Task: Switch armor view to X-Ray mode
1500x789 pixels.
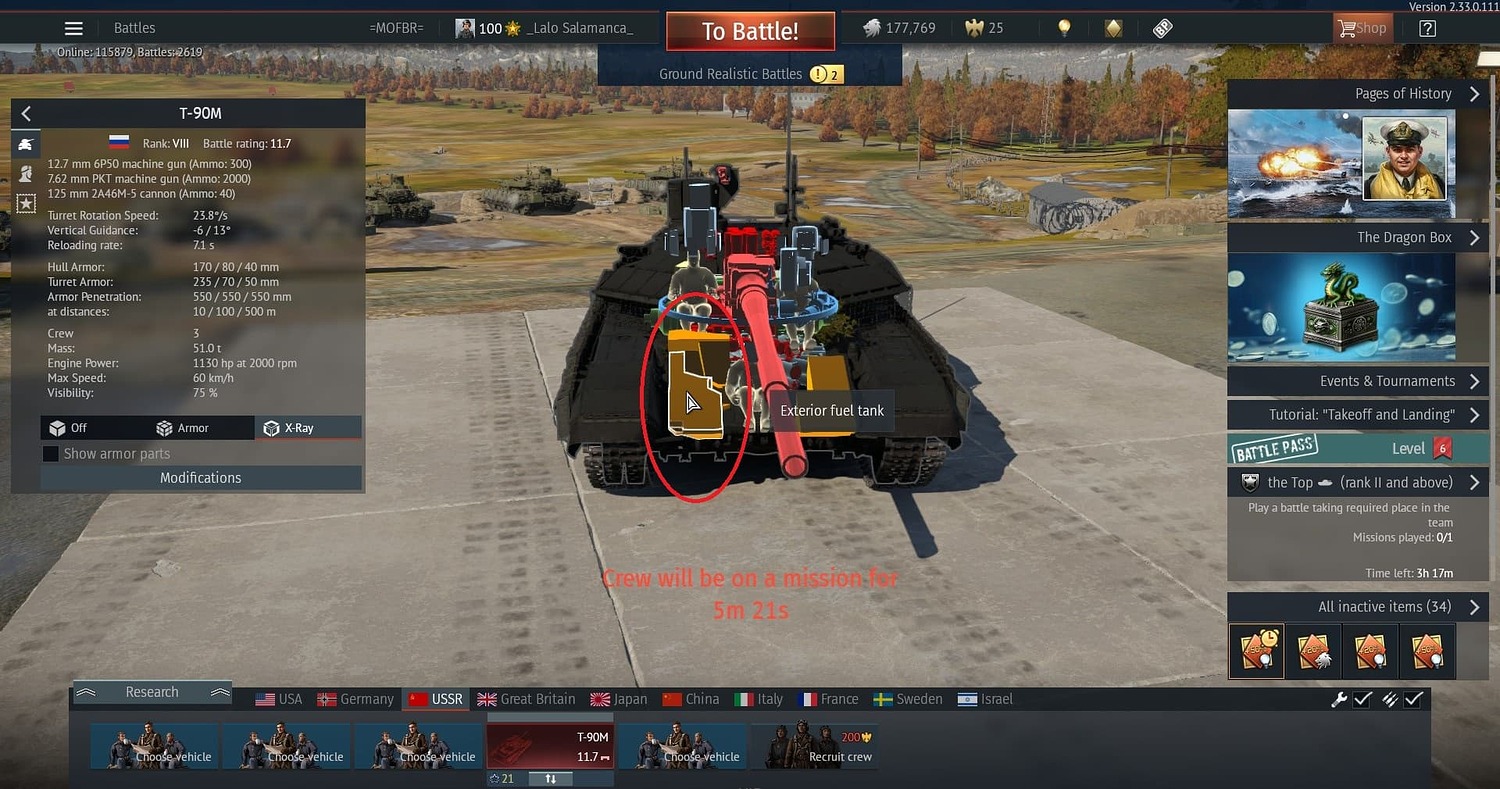Action: (307, 426)
